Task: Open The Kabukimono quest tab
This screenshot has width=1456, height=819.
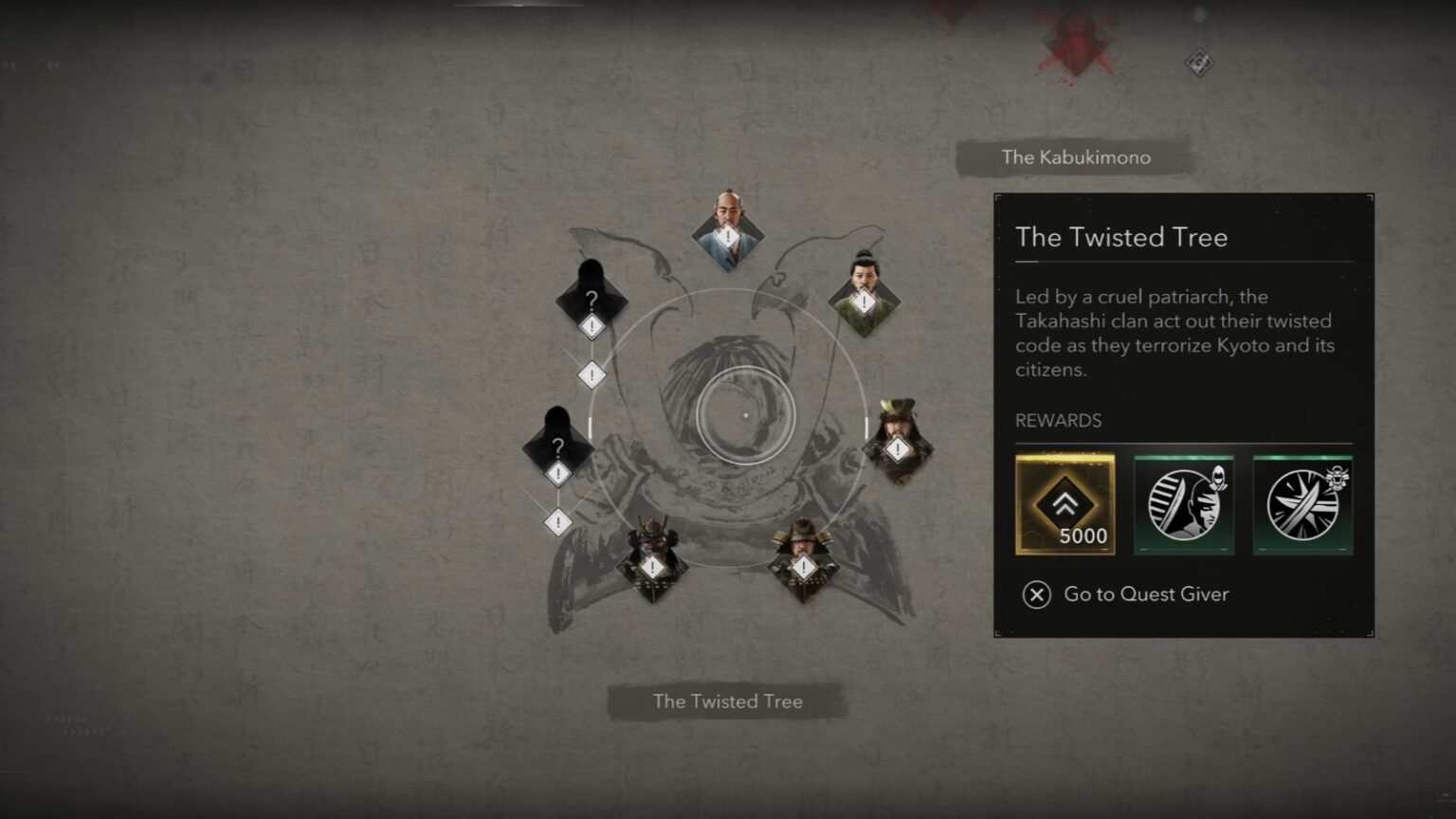Action: [1076, 157]
